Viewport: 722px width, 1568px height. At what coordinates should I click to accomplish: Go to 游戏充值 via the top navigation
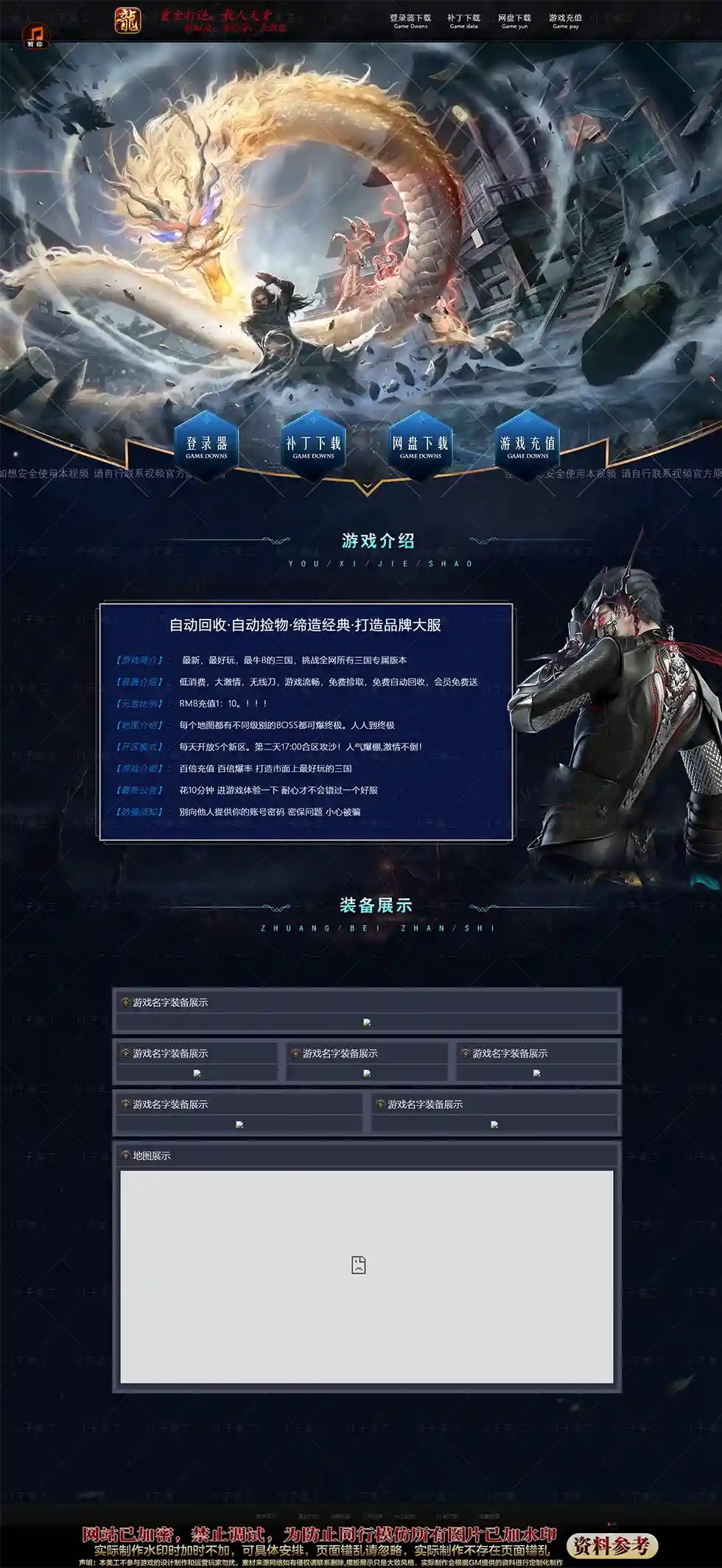pos(565,21)
